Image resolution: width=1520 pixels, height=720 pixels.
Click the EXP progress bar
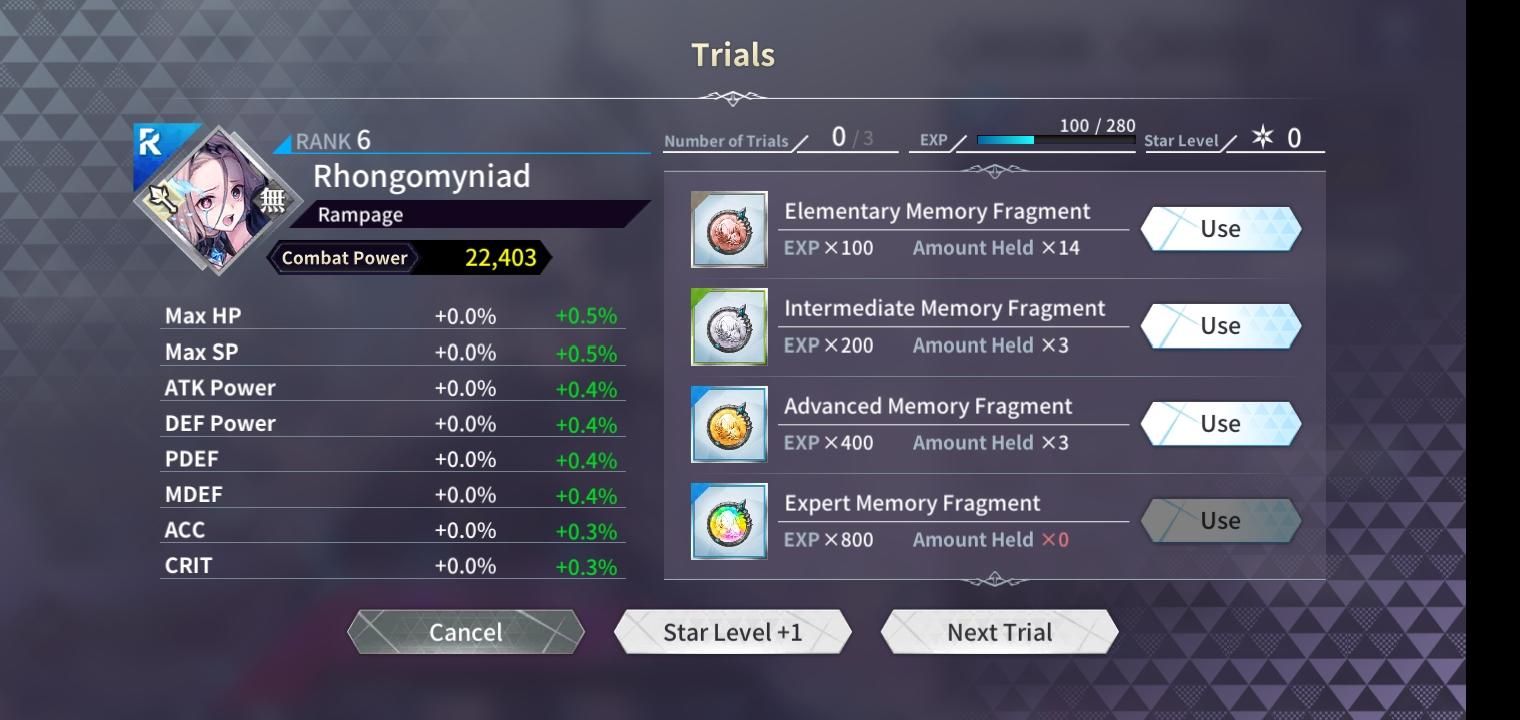coord(1055,141)
